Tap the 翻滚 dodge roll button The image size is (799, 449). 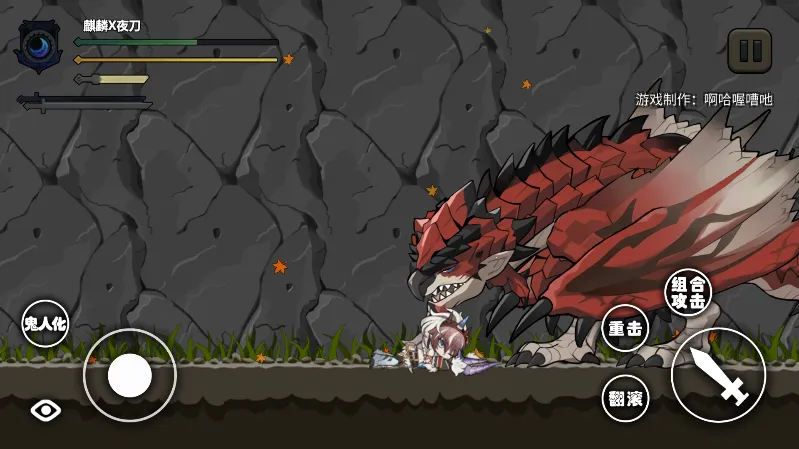(626, 398)
